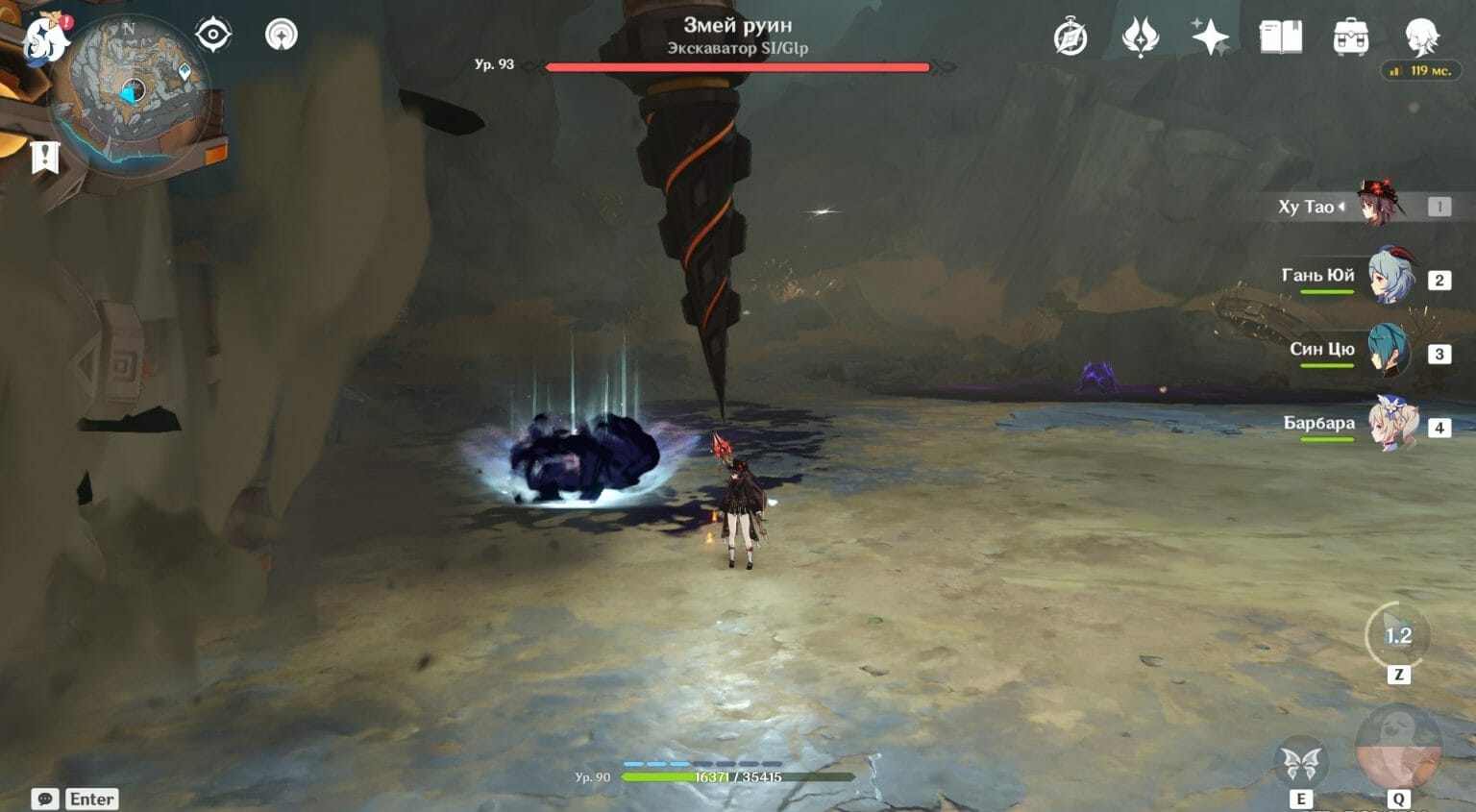1476x812 pixels.
Task: Activate elemental sight eye icon
Action: (x=211, y=34)
